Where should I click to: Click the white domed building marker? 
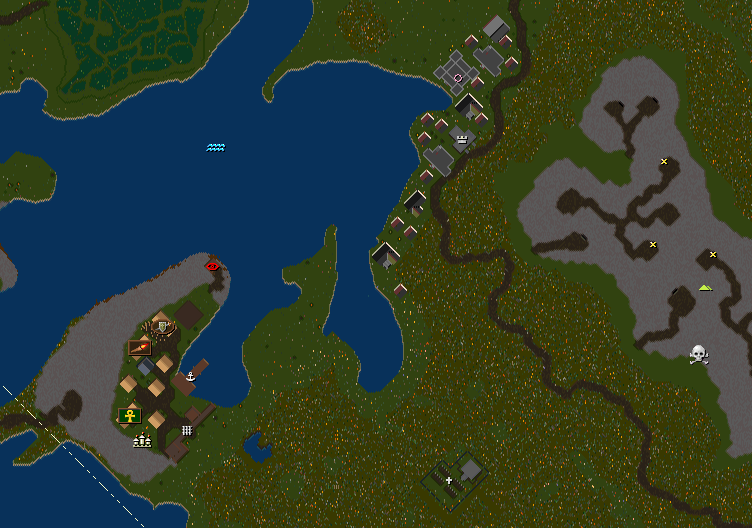pos(141,439)
